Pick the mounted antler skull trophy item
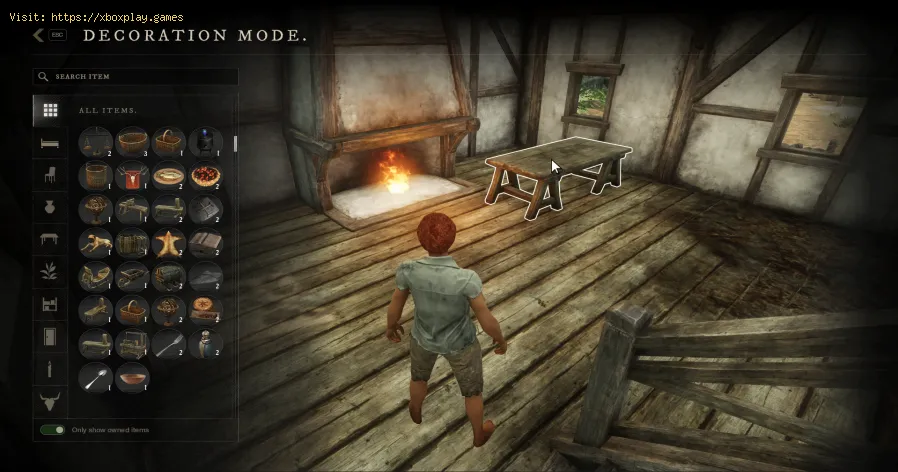 coord(132,176)
